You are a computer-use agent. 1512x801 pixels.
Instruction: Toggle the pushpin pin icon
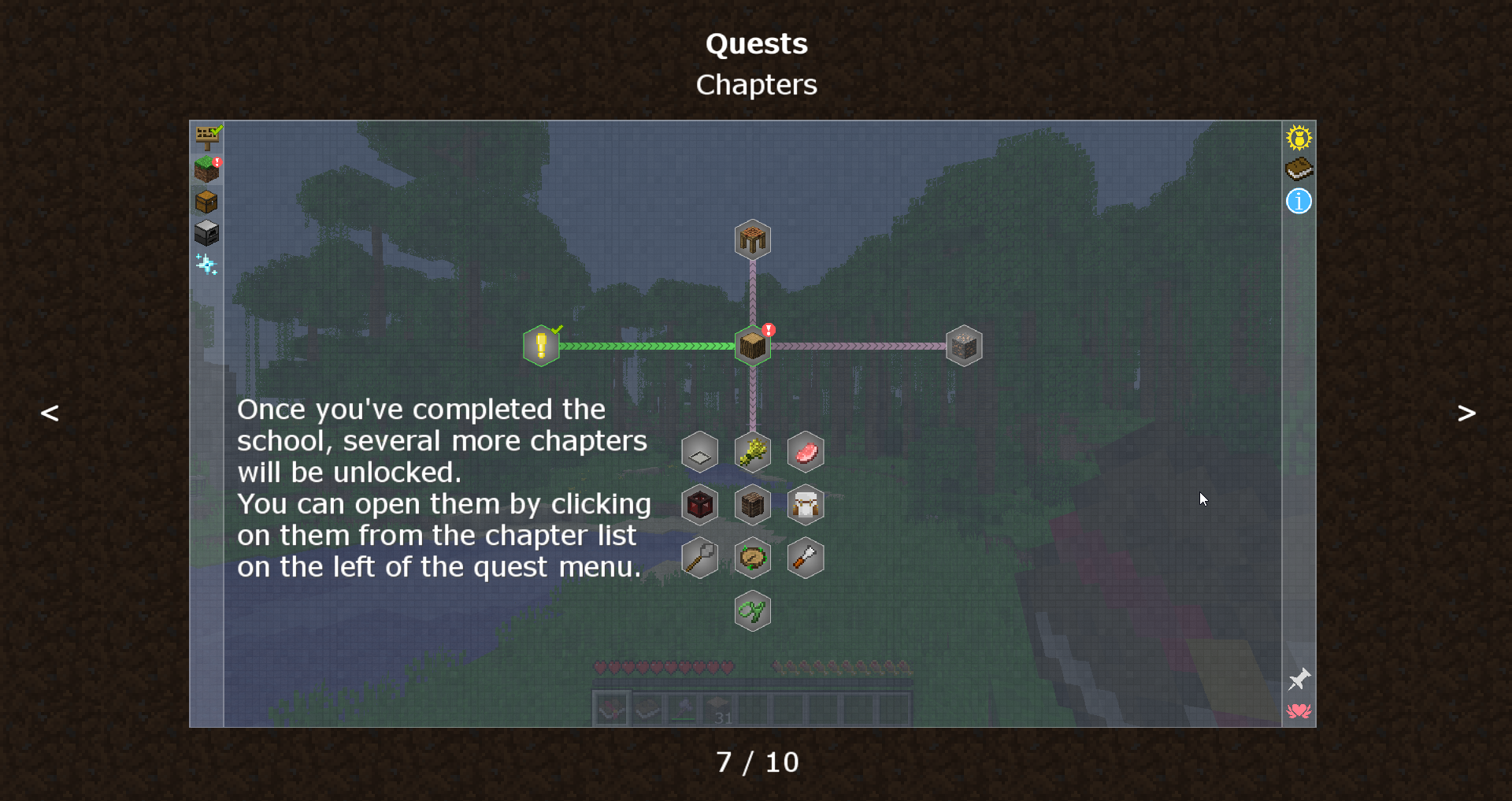[1299, 679]
